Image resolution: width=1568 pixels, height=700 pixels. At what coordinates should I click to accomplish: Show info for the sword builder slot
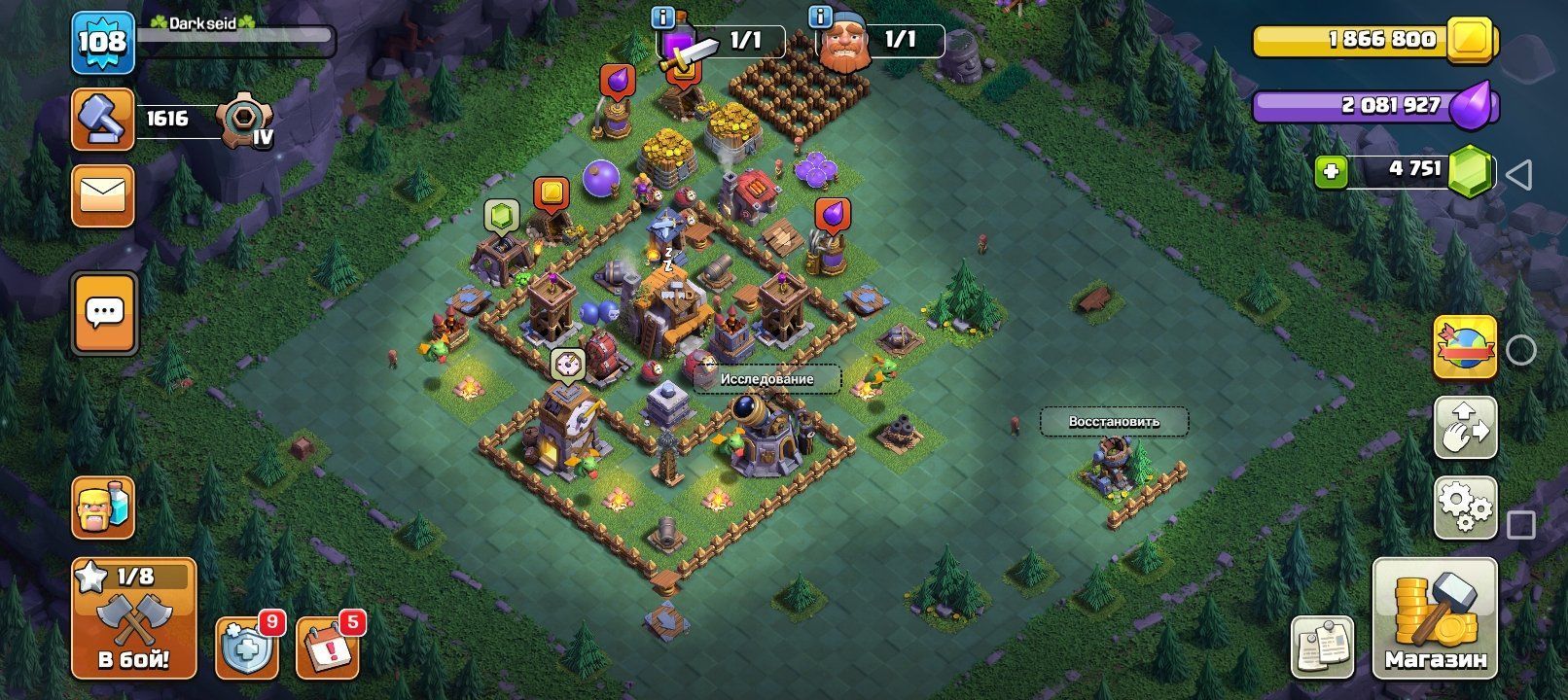click(x=664, y=17)
